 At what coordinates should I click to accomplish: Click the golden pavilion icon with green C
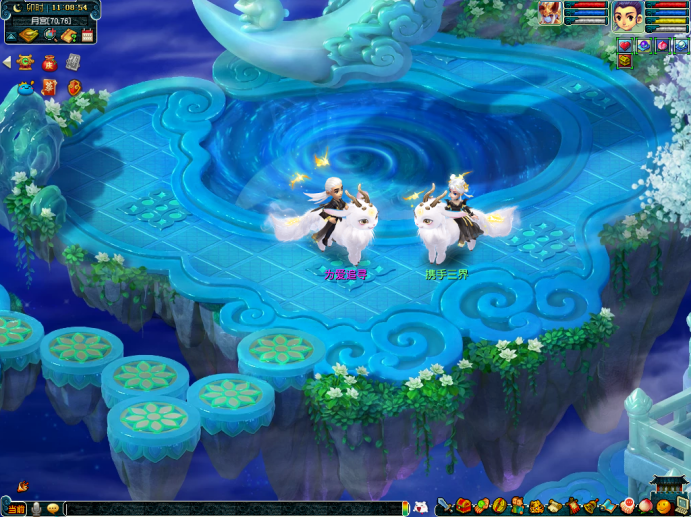pos(27,62)
